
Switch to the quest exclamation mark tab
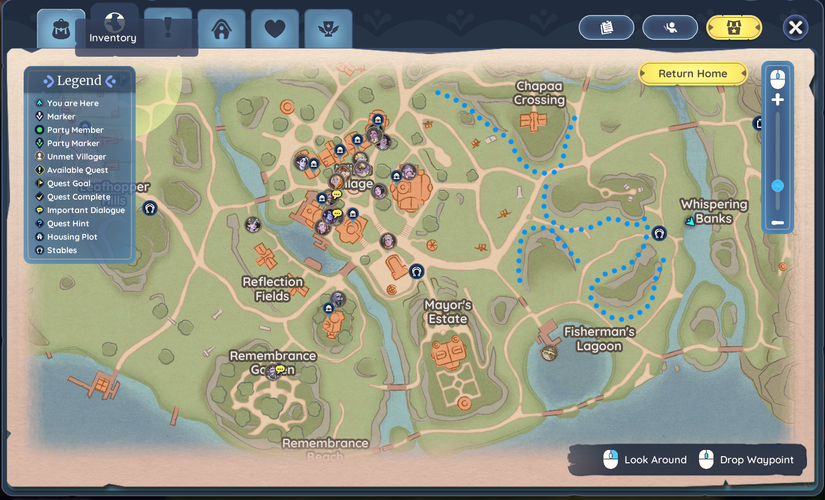pyautogui.click(x=168, y=28)
